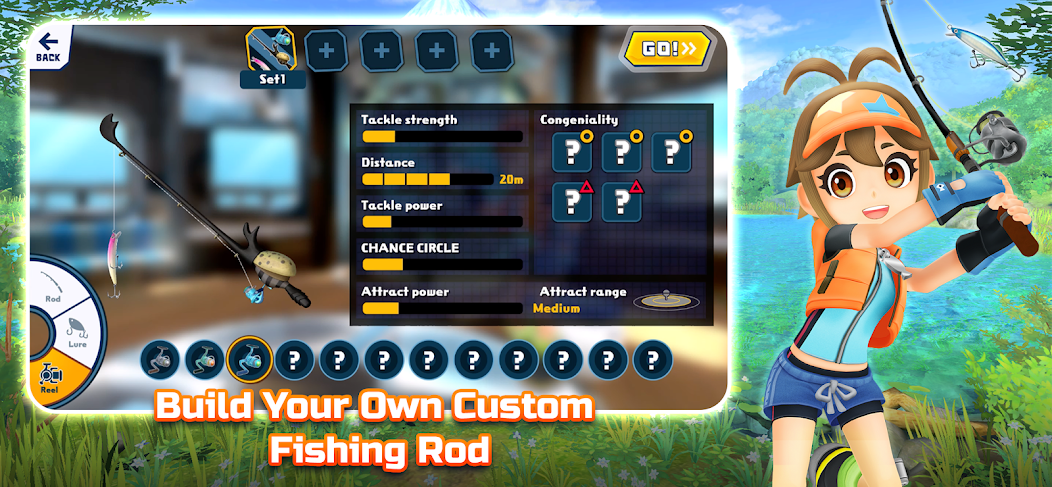Image resolution: width=1052 pixels, height=487 pixels.
Task: Go back using the BACK arrow button
Action: coord(47,47)
